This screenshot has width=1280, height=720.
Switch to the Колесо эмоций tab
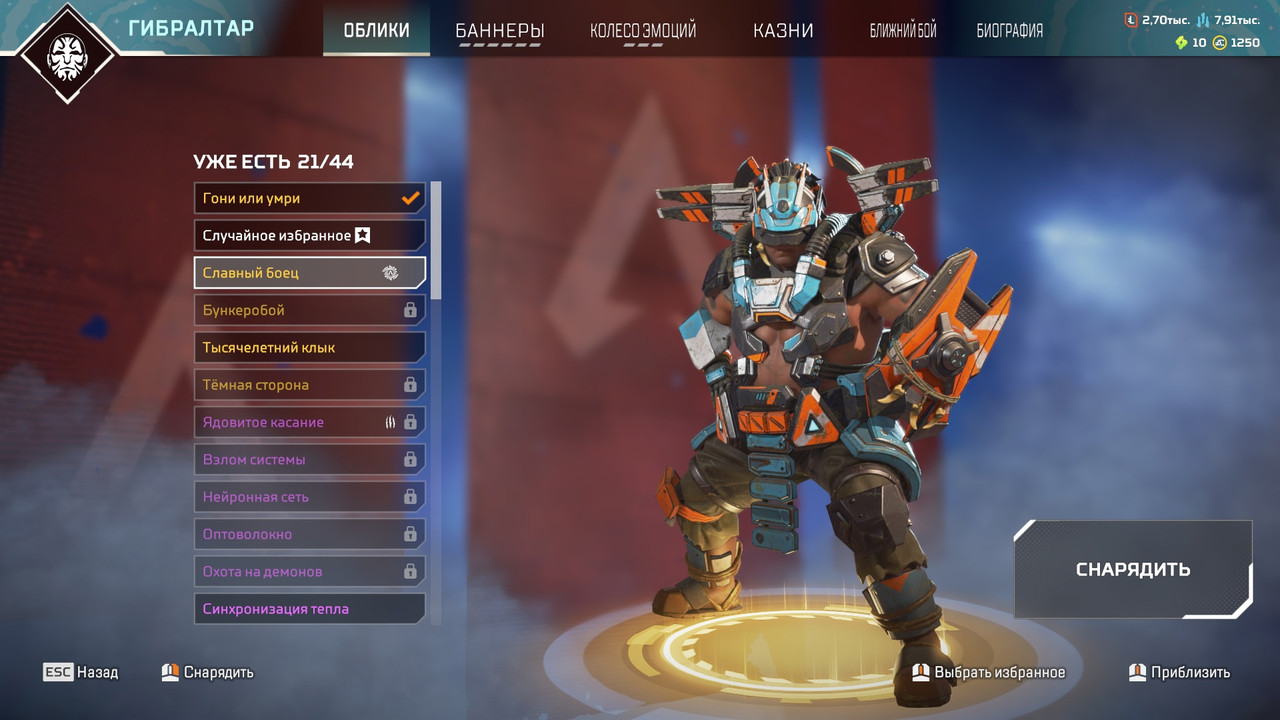coord(642,30)
